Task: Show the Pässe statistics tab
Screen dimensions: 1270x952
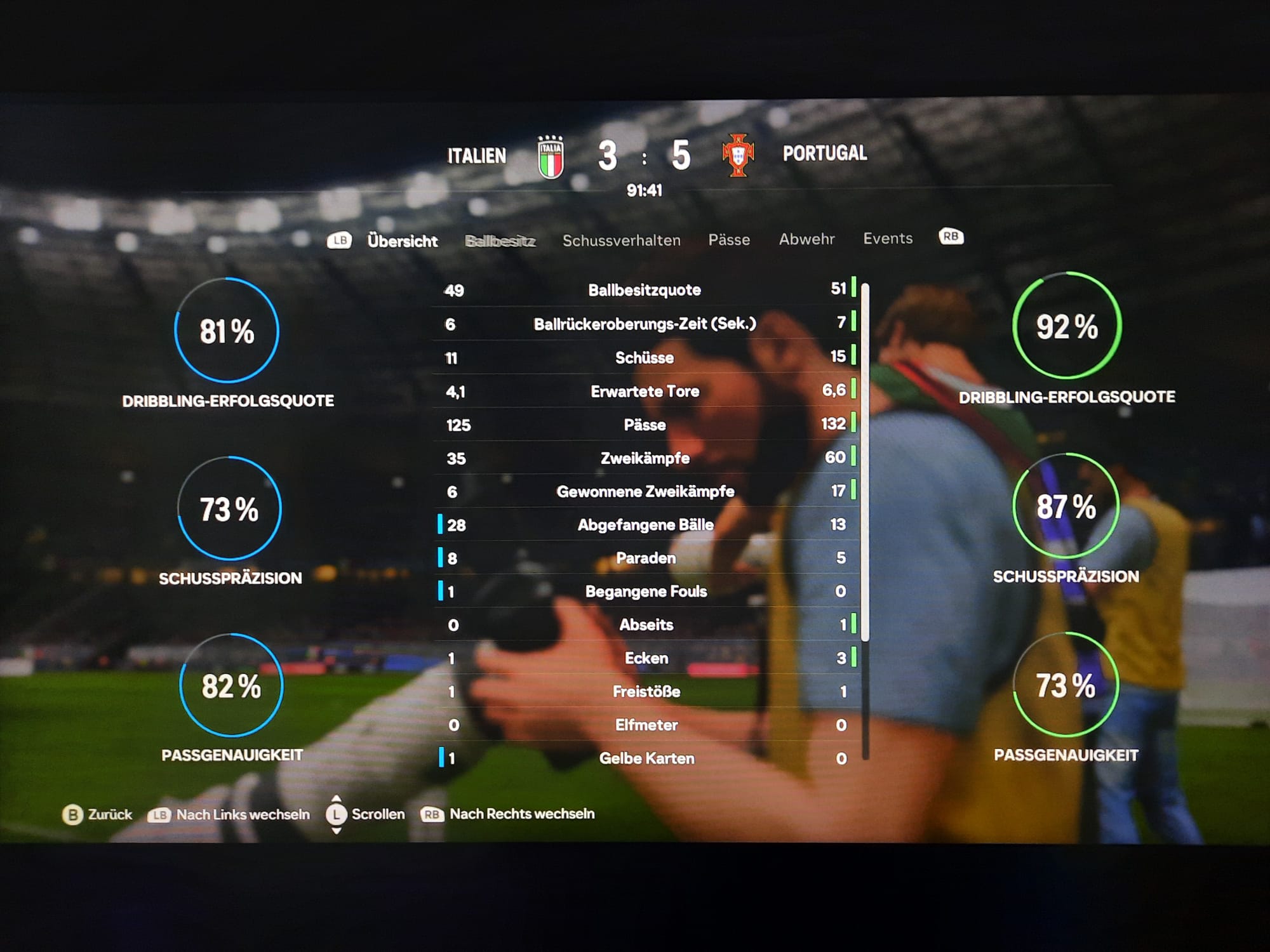Action: click(x=729, y=240)
